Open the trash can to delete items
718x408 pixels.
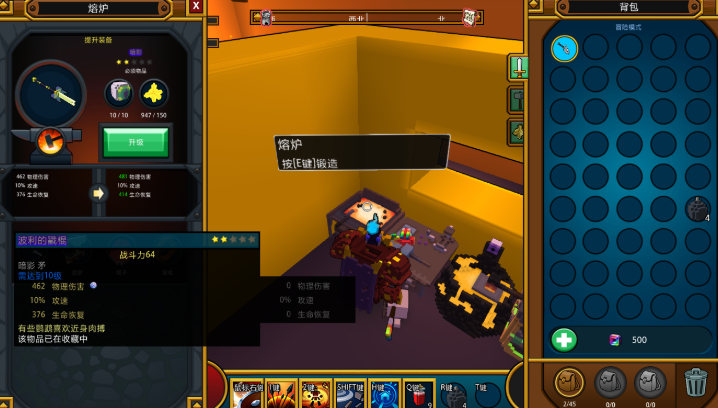pyautogui.click(x=695, y=382)
